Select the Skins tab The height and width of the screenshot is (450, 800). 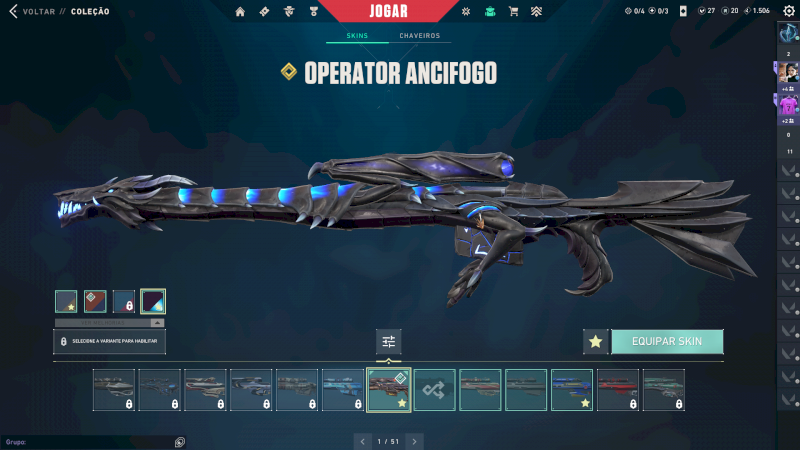tap(357, 36)
